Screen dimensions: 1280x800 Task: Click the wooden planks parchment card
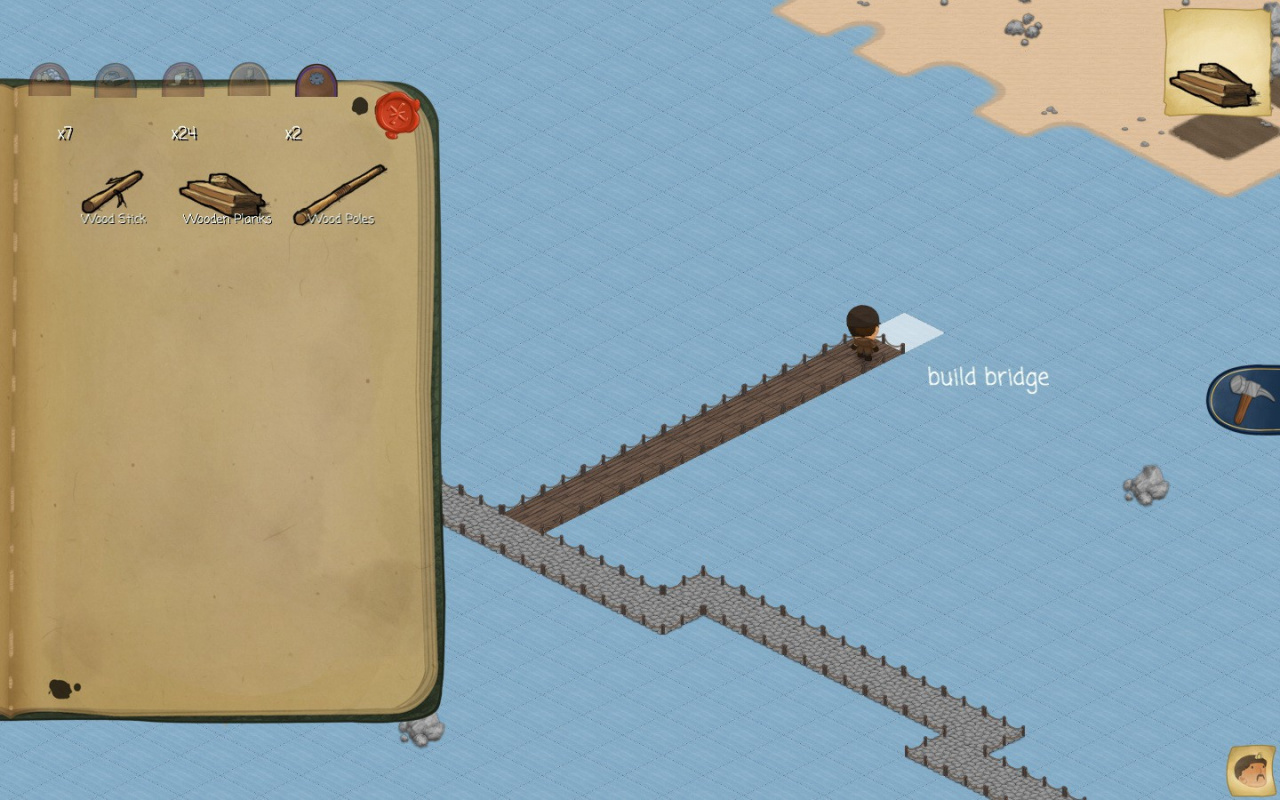pos(1216,62)
